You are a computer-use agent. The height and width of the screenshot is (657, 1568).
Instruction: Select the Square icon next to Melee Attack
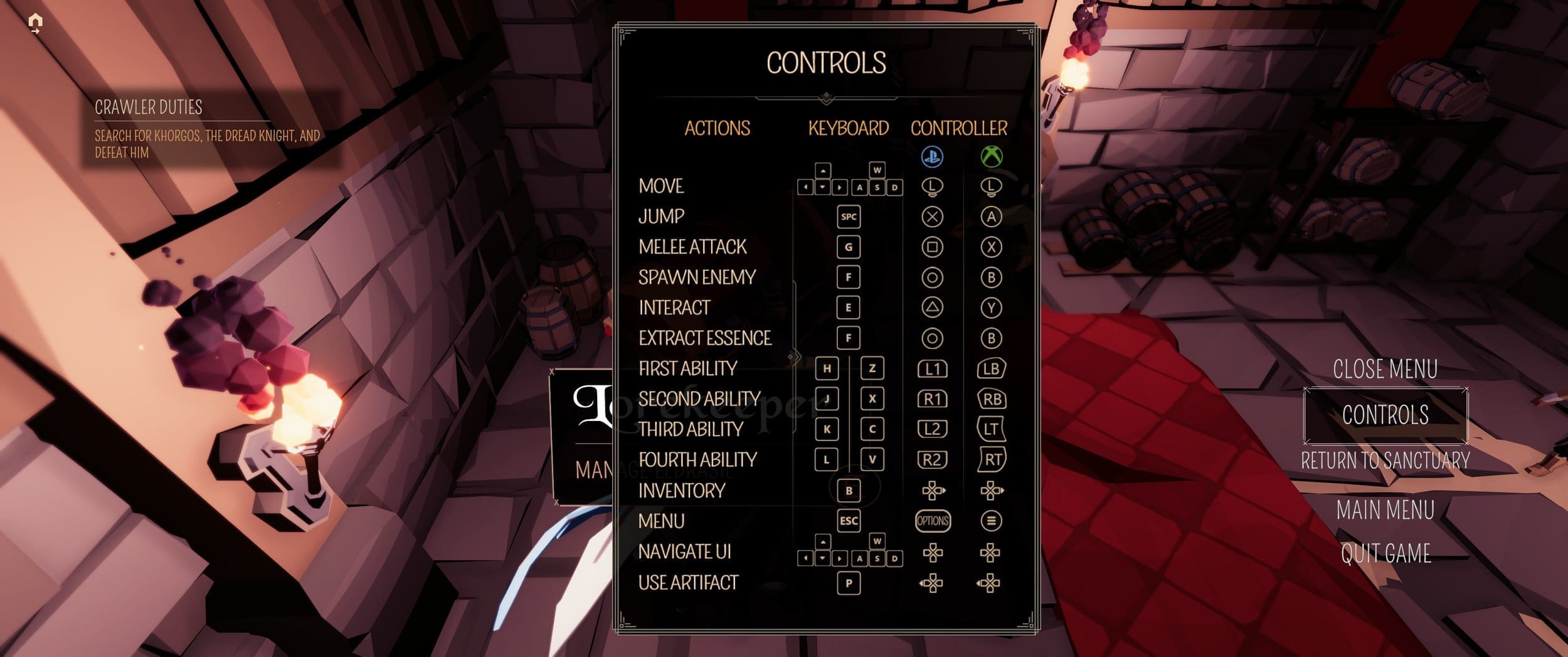point(931,247)
